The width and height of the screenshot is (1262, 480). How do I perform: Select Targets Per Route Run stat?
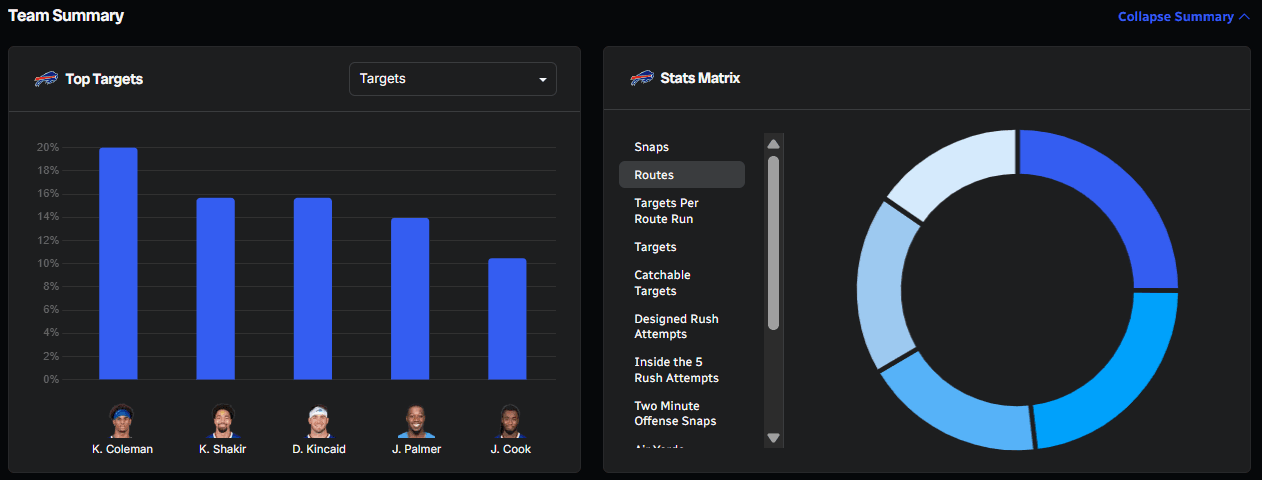coord(666,211)
